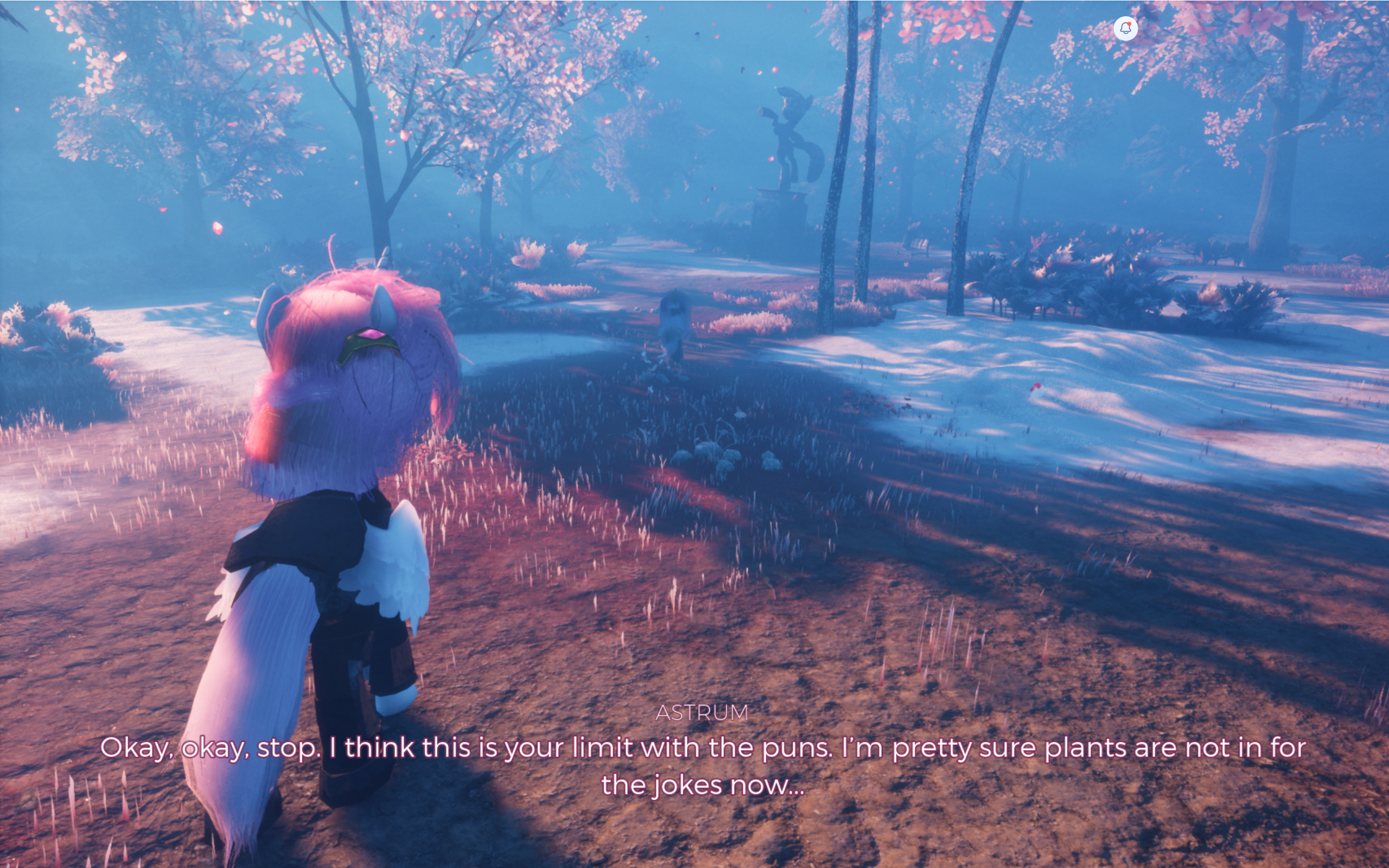This screenshot has height=868, width=1389.
Task: Open the notification bell icon
Action: [1125, 28]
